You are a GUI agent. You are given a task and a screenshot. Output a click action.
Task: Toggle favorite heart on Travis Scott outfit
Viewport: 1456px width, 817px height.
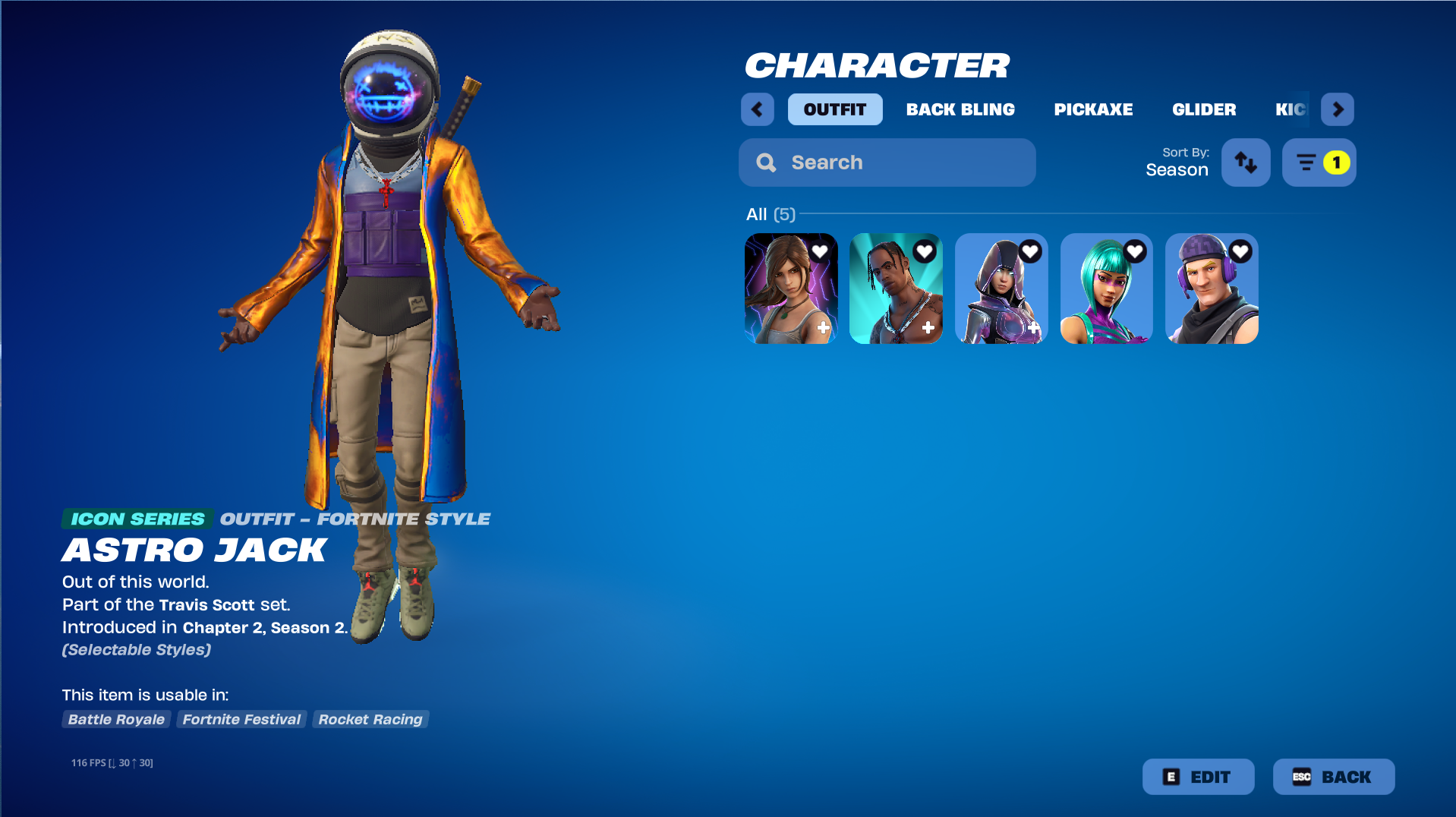924,251
